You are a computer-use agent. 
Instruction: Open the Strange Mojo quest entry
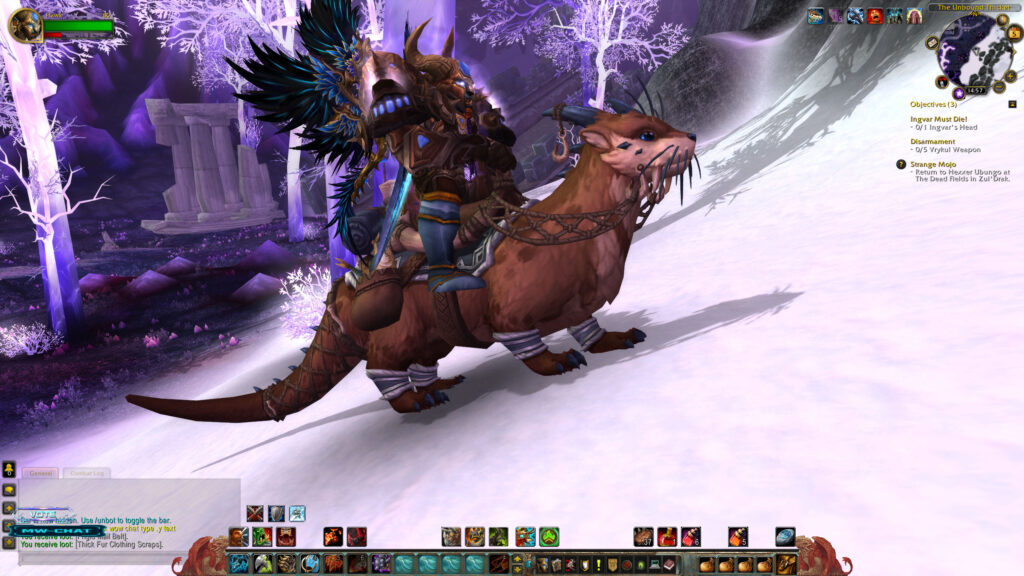coord(937,164)
